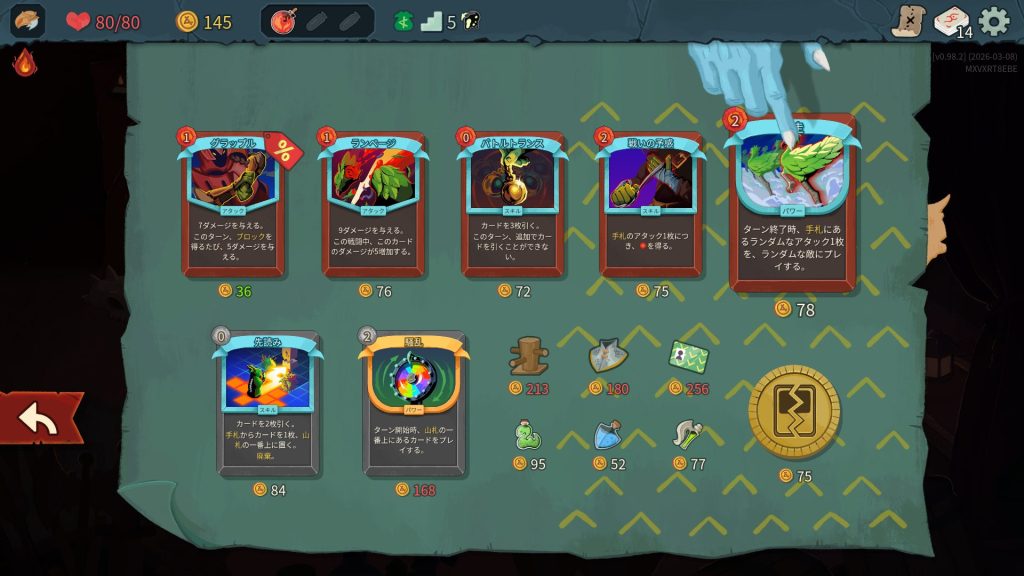Buy the discounted グラップル card
1024x576 pixels.
pos(233,205)
